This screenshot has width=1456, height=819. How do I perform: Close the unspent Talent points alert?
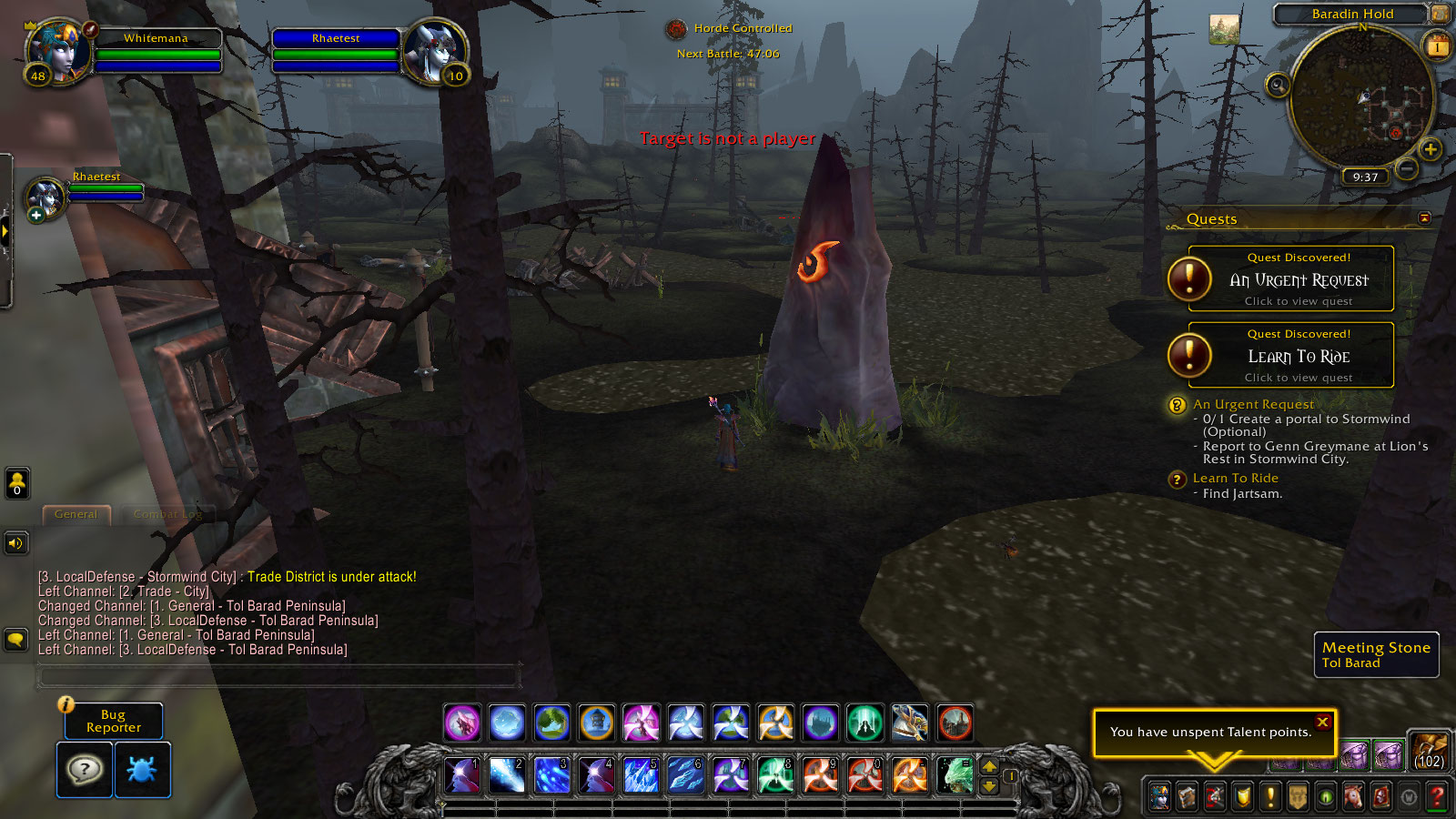point(1322,722)
